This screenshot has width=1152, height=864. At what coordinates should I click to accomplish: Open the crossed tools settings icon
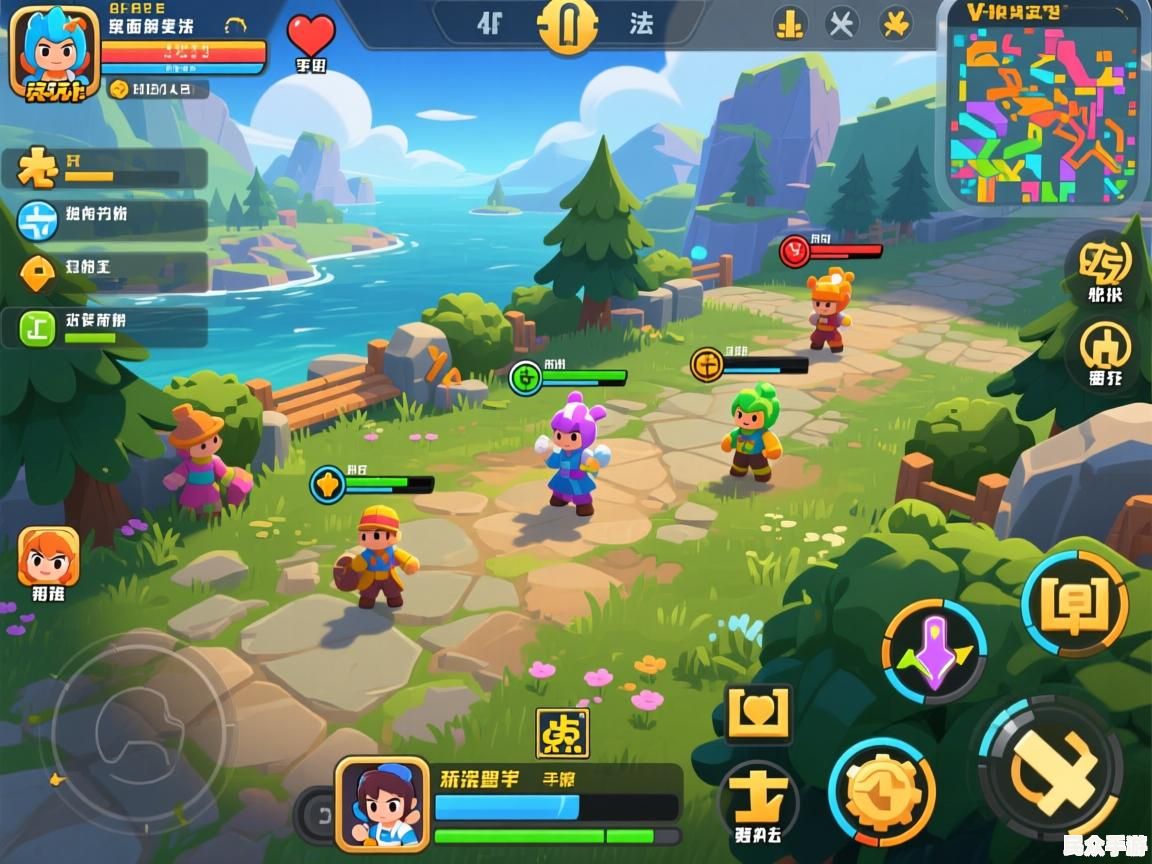pos(842,23)
